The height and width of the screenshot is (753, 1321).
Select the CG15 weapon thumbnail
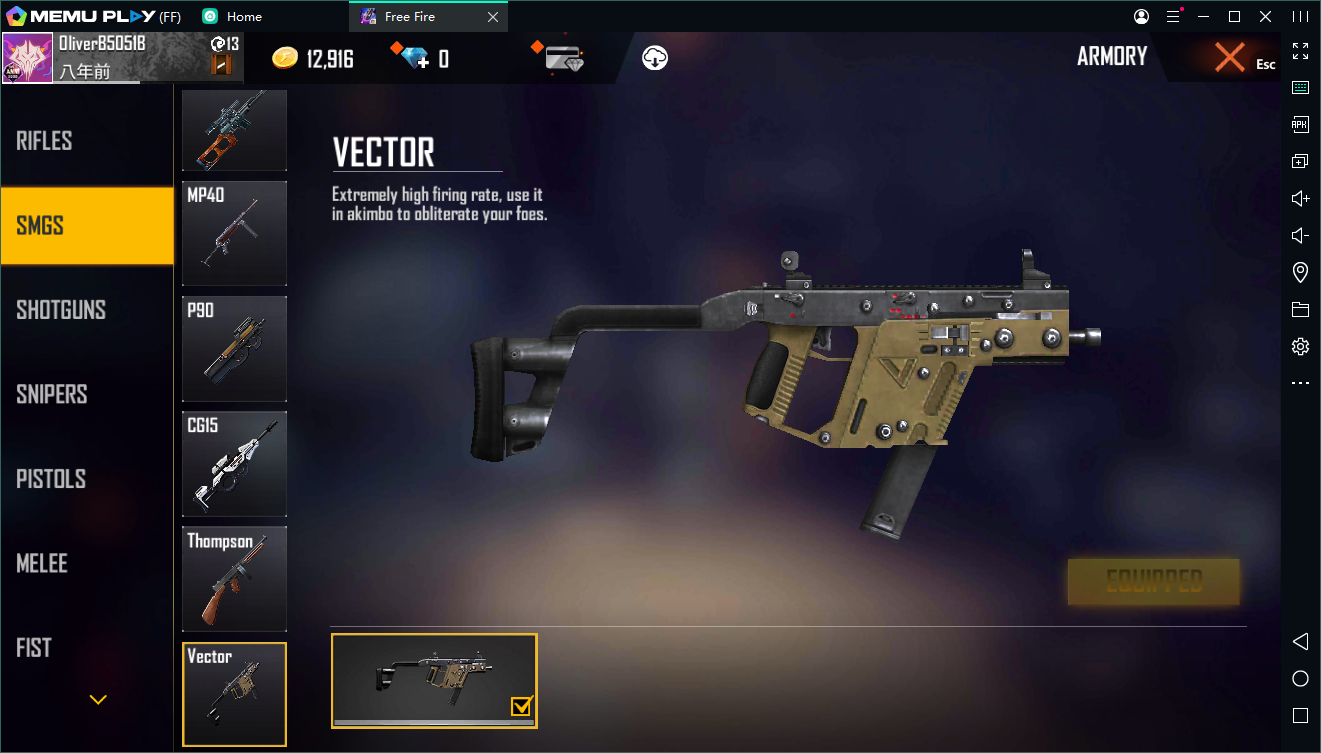(x=234, y=464)
